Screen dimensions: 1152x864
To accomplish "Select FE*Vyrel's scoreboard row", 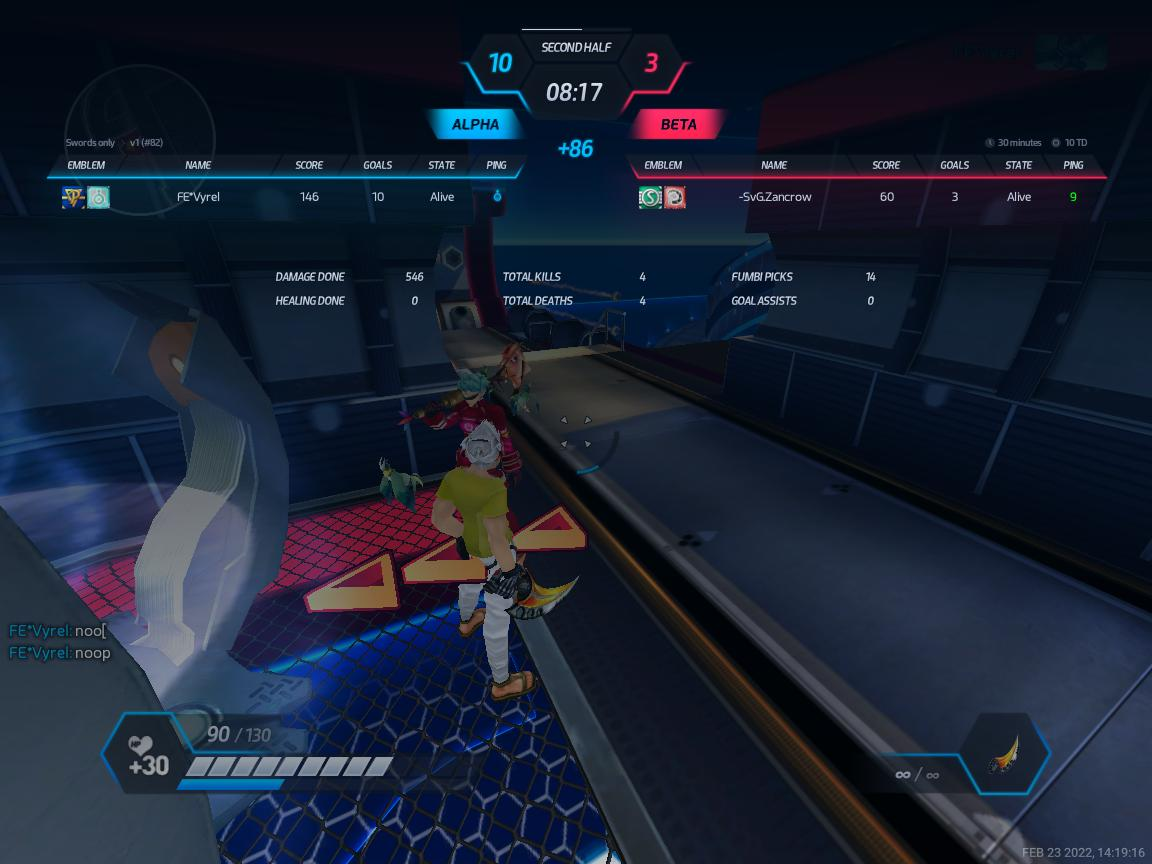I will click(290, 197).
